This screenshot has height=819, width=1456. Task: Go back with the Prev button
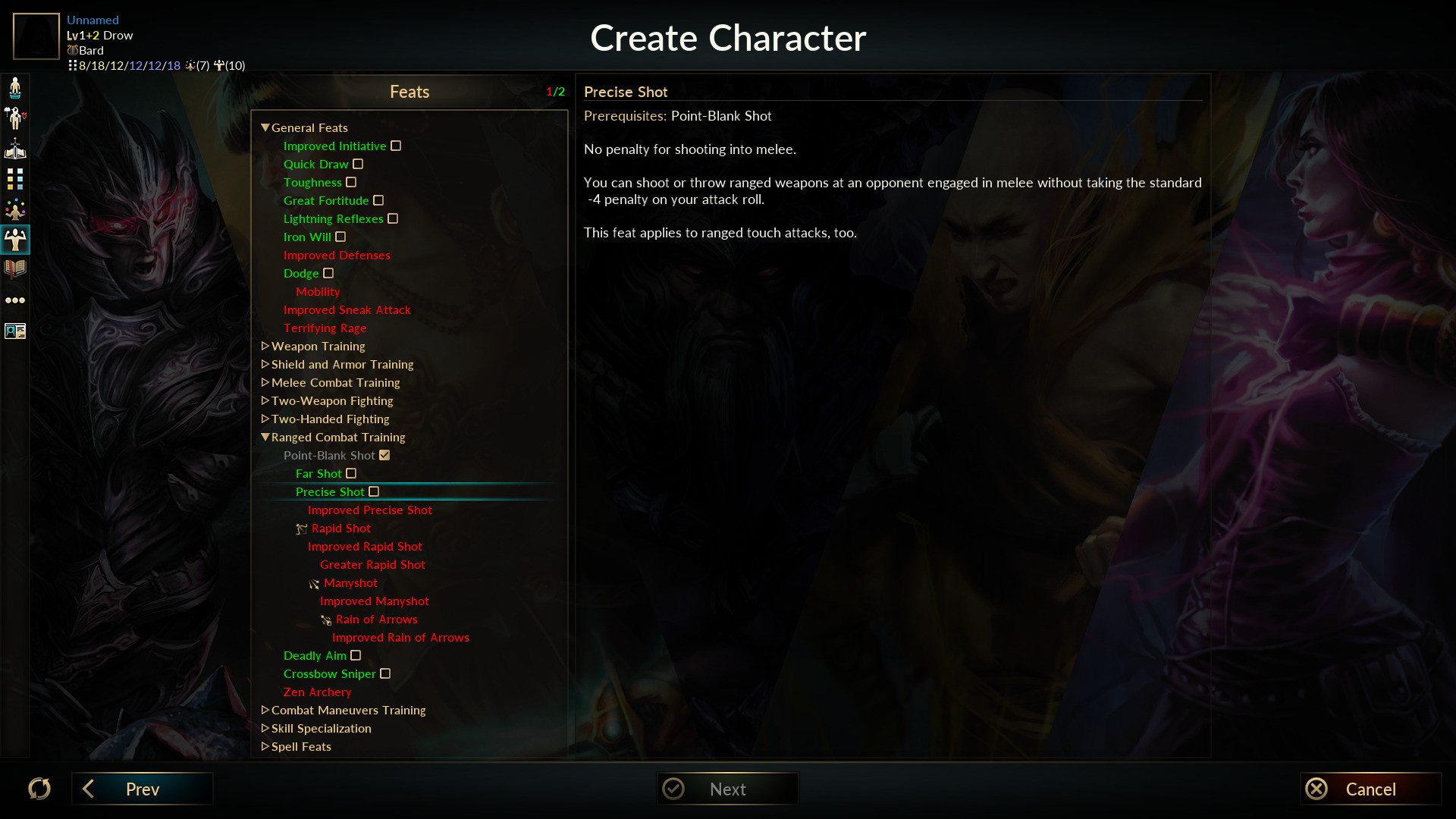[142, 789]
